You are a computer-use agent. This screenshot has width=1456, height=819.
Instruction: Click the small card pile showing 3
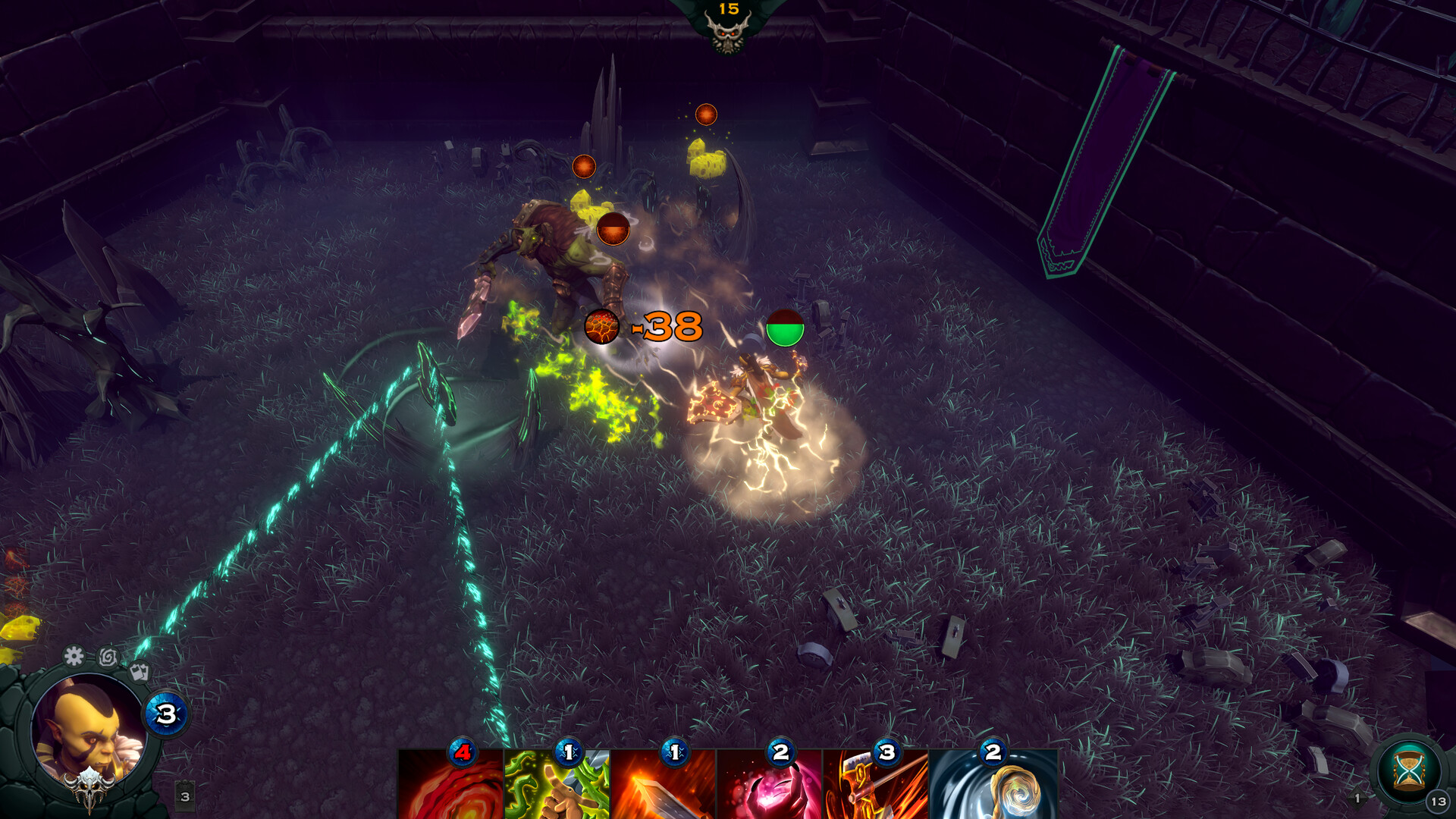point(185,795)
